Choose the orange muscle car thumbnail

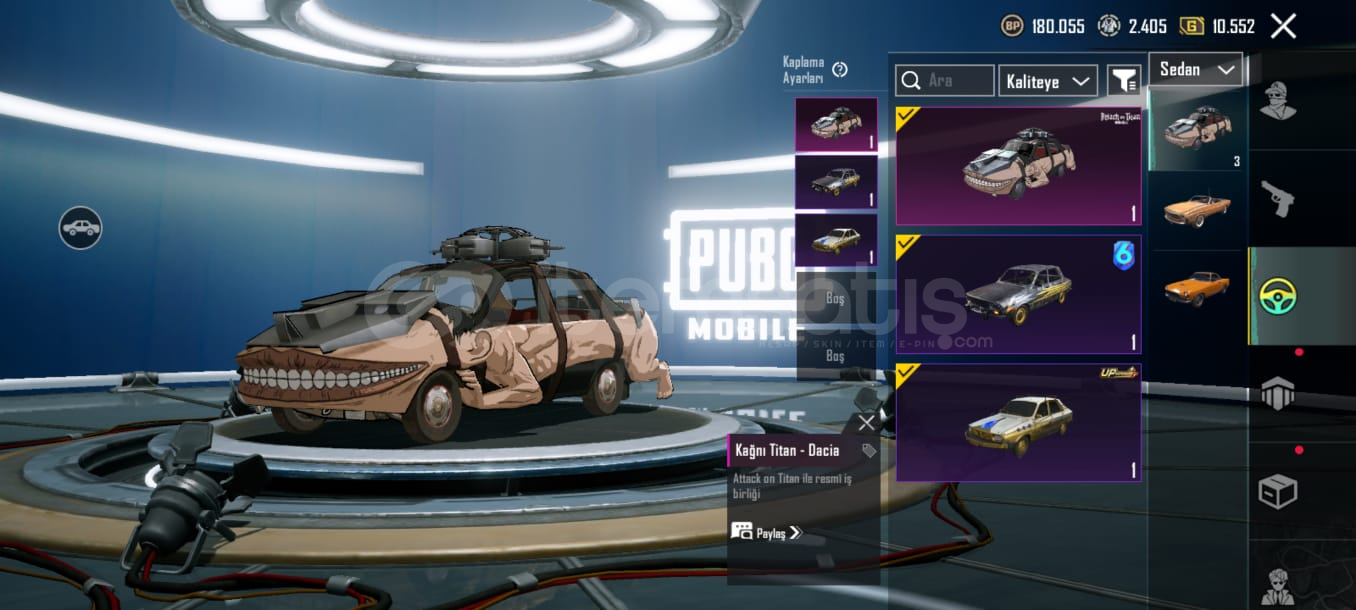(1197, 287)
